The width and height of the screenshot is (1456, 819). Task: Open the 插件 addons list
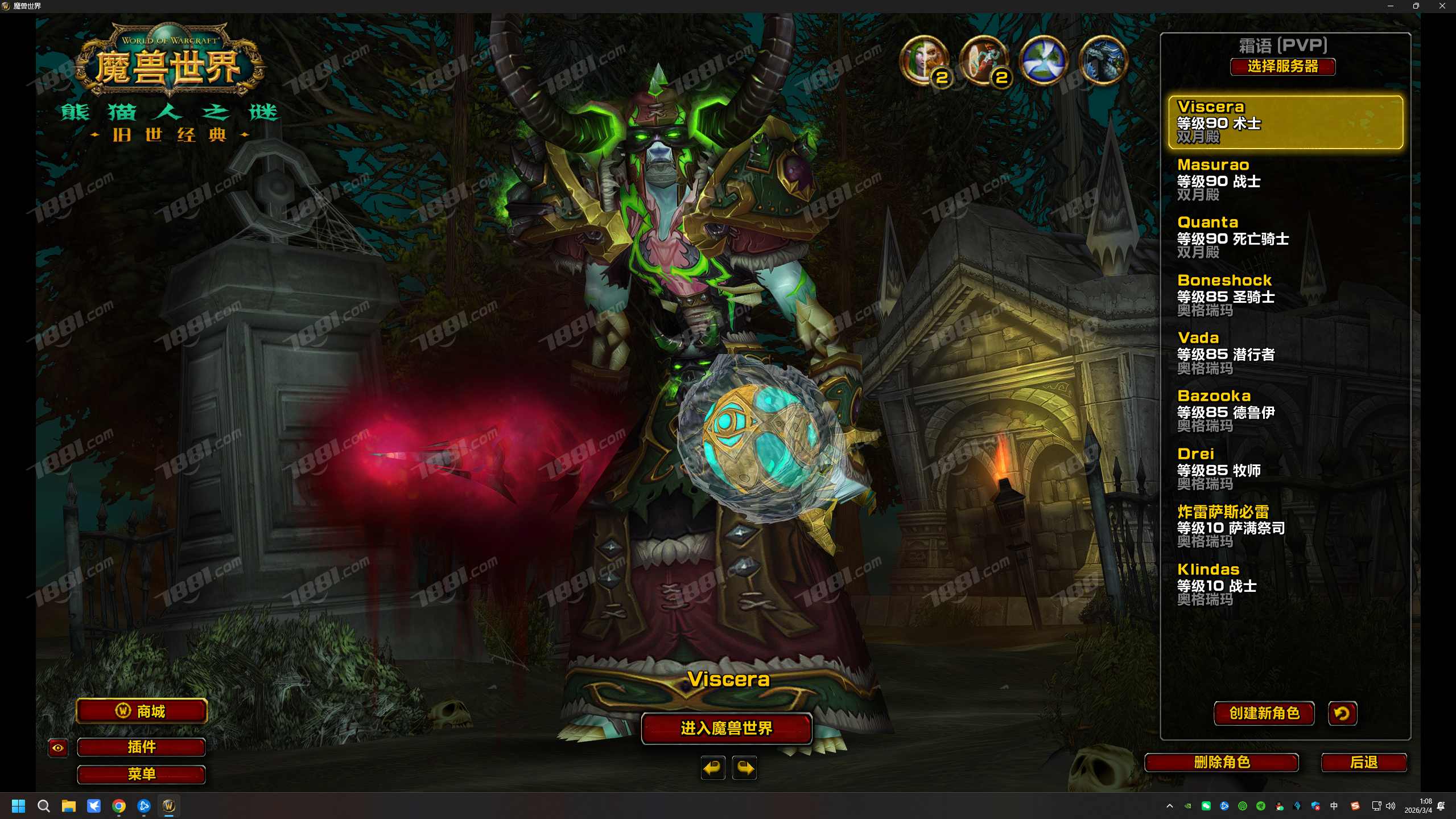point(142,747)
